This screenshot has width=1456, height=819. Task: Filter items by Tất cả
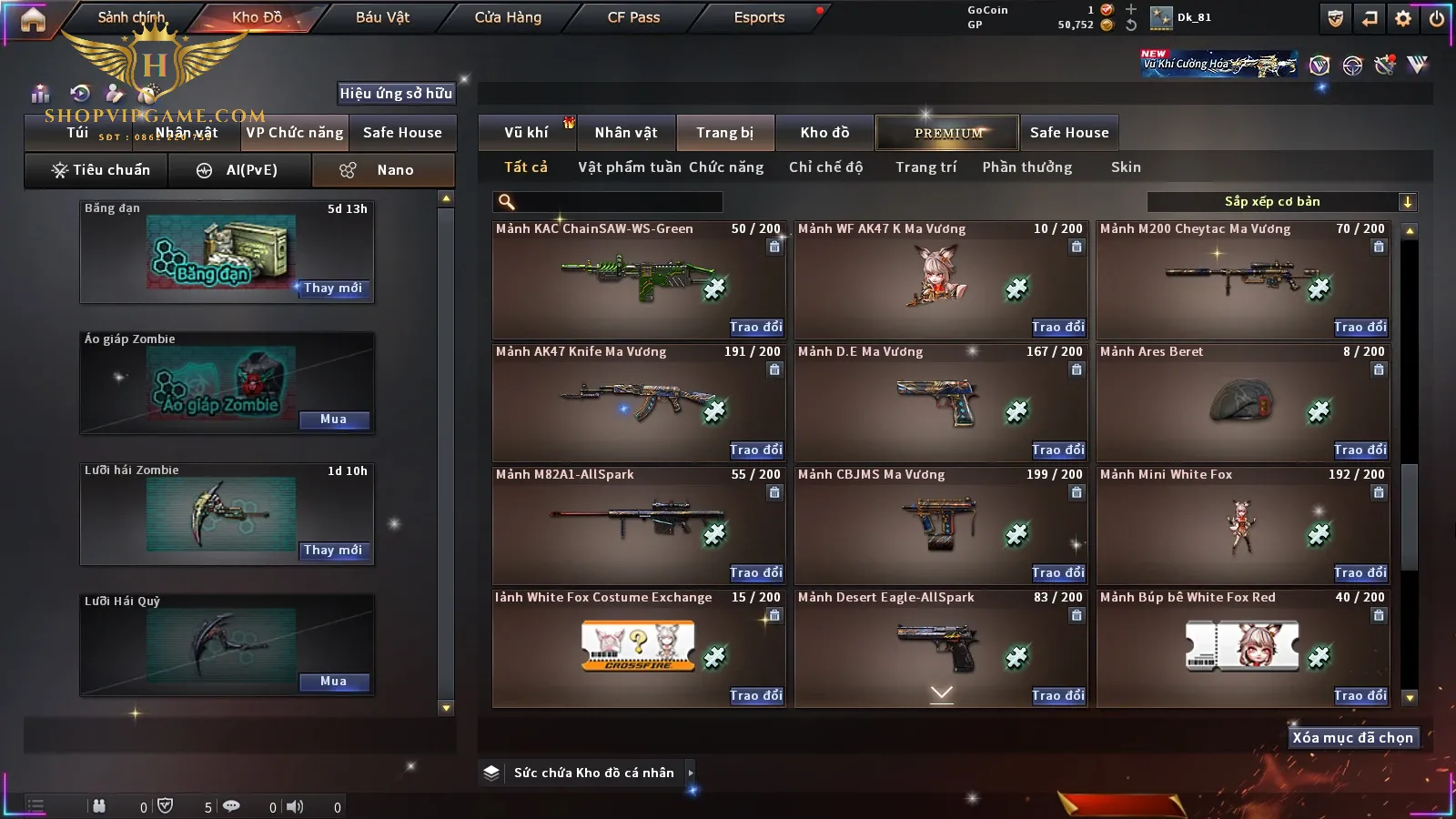(x=526, y=167)
